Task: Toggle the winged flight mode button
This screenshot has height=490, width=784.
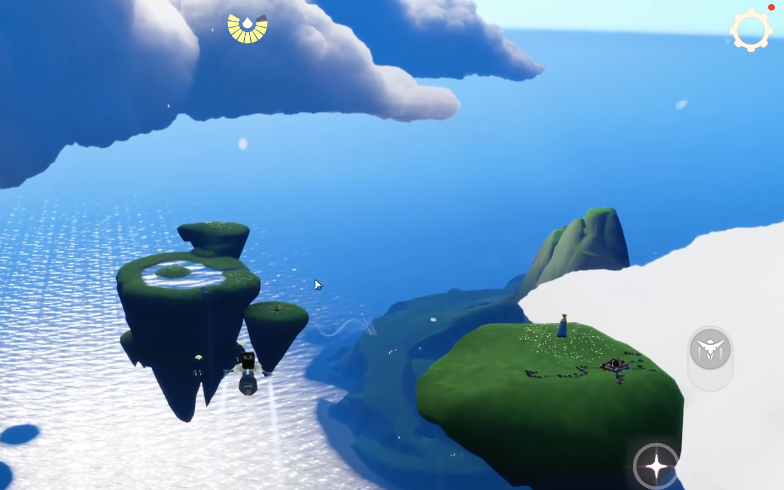Action: pyautogui.click(x=710, y=349)
